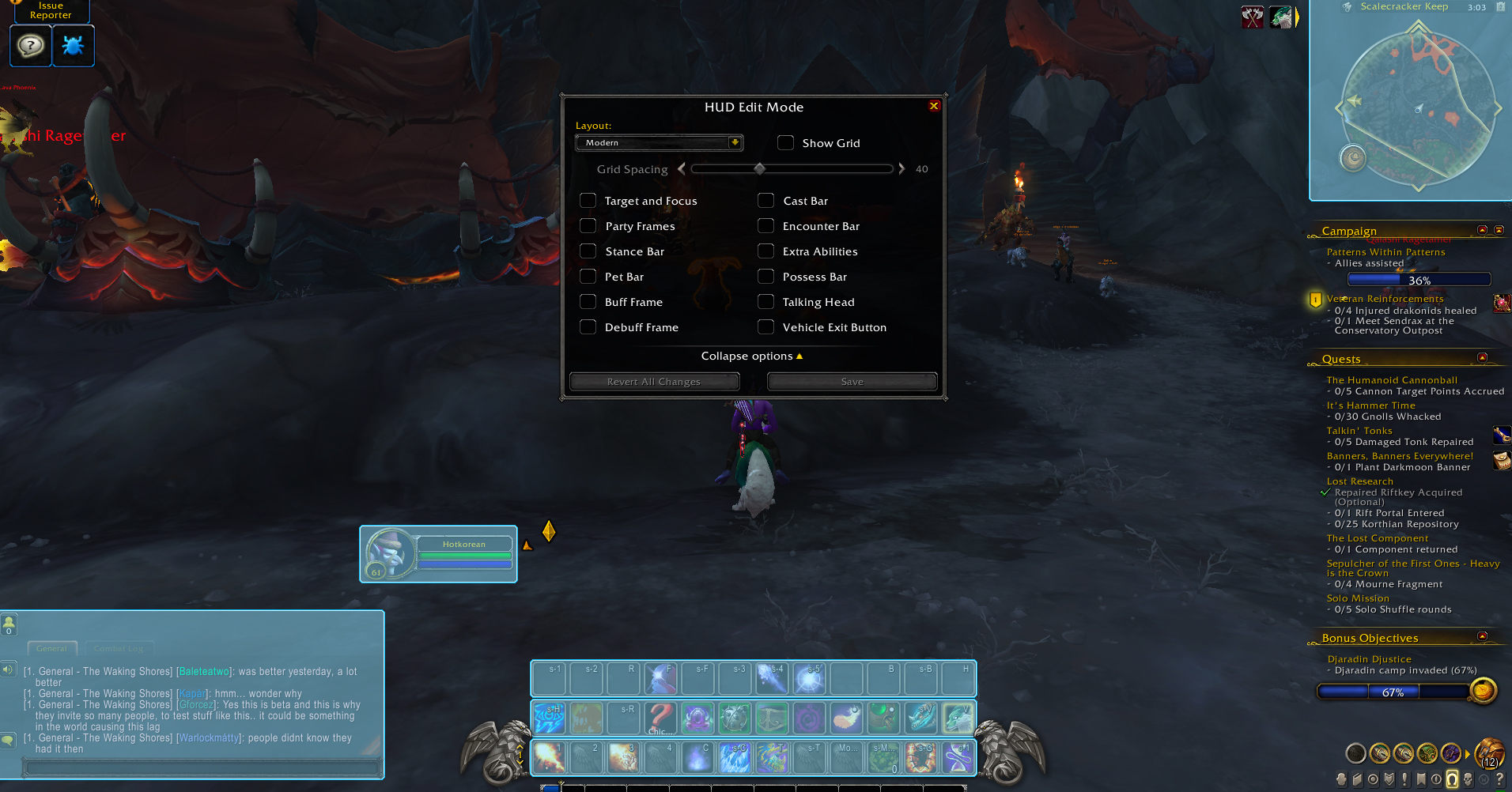Click the Talkin' Tonks quest item icon
Image resolution: width=1512 pixels, height=792 pixels.
pyautogui.click(x=1500, y=435)
